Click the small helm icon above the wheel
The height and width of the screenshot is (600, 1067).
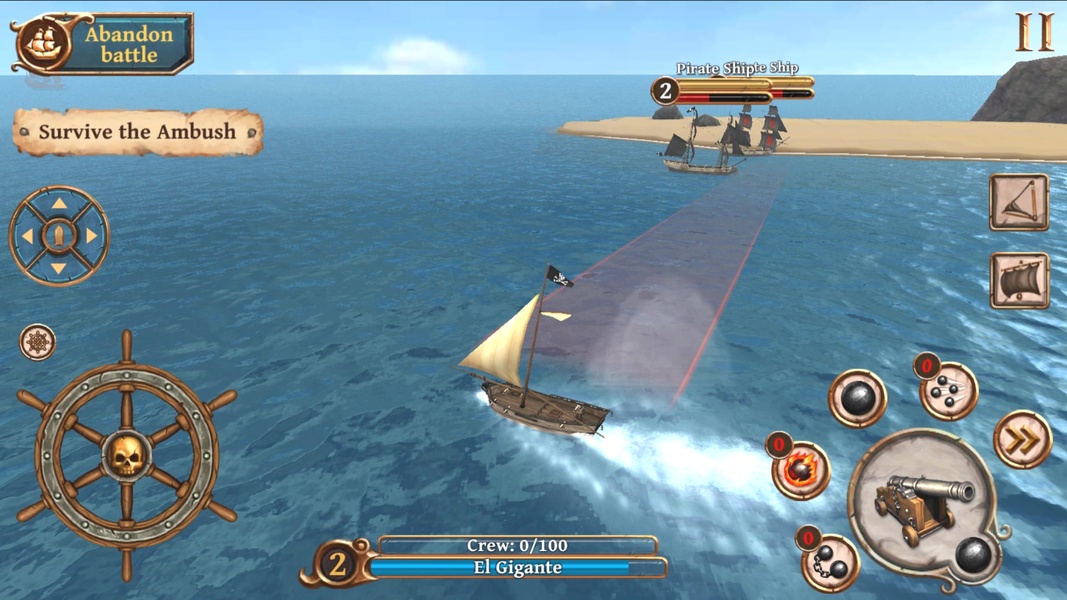coord(38,342)
